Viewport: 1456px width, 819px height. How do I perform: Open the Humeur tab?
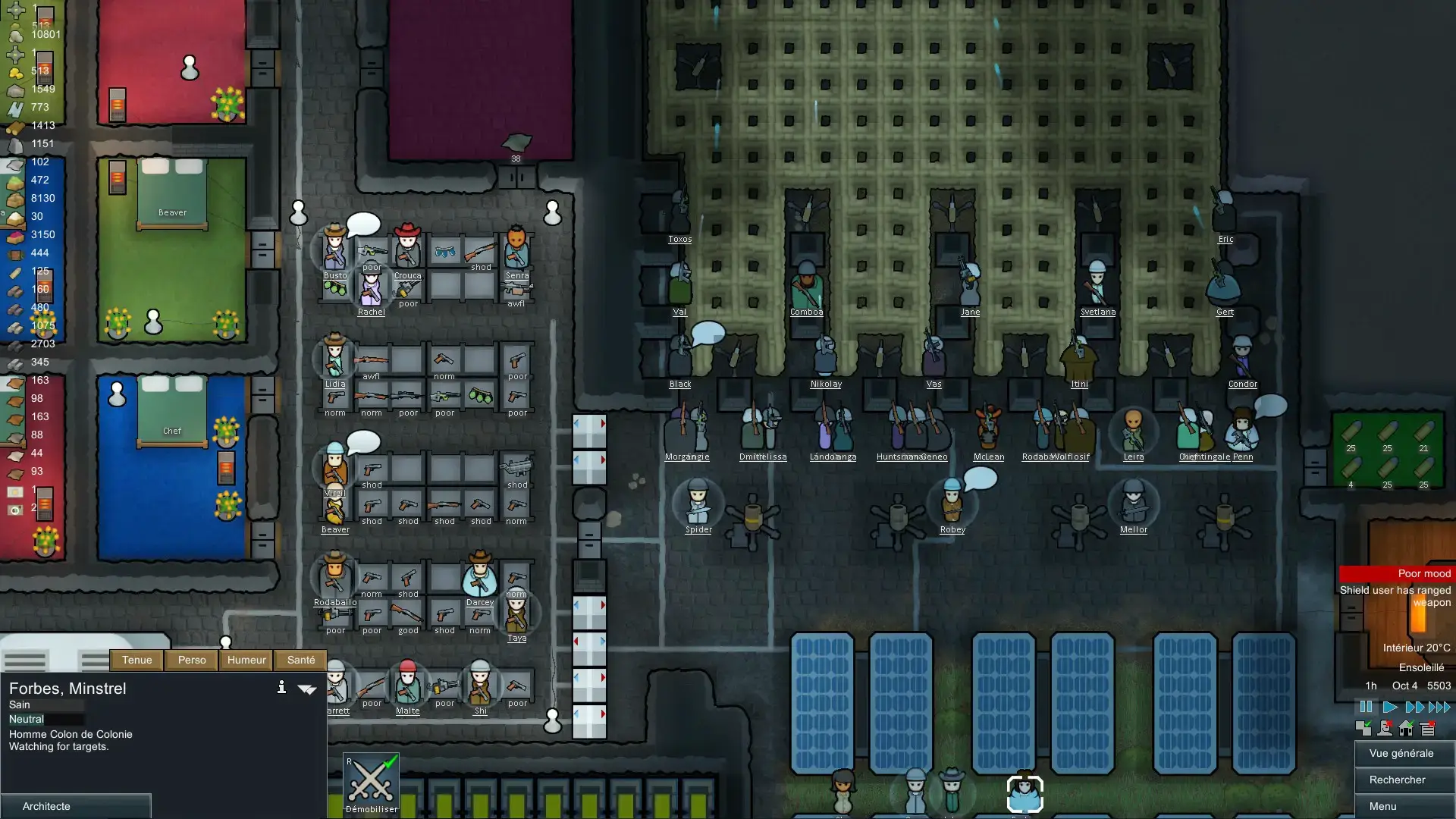(x=246, y=660)
